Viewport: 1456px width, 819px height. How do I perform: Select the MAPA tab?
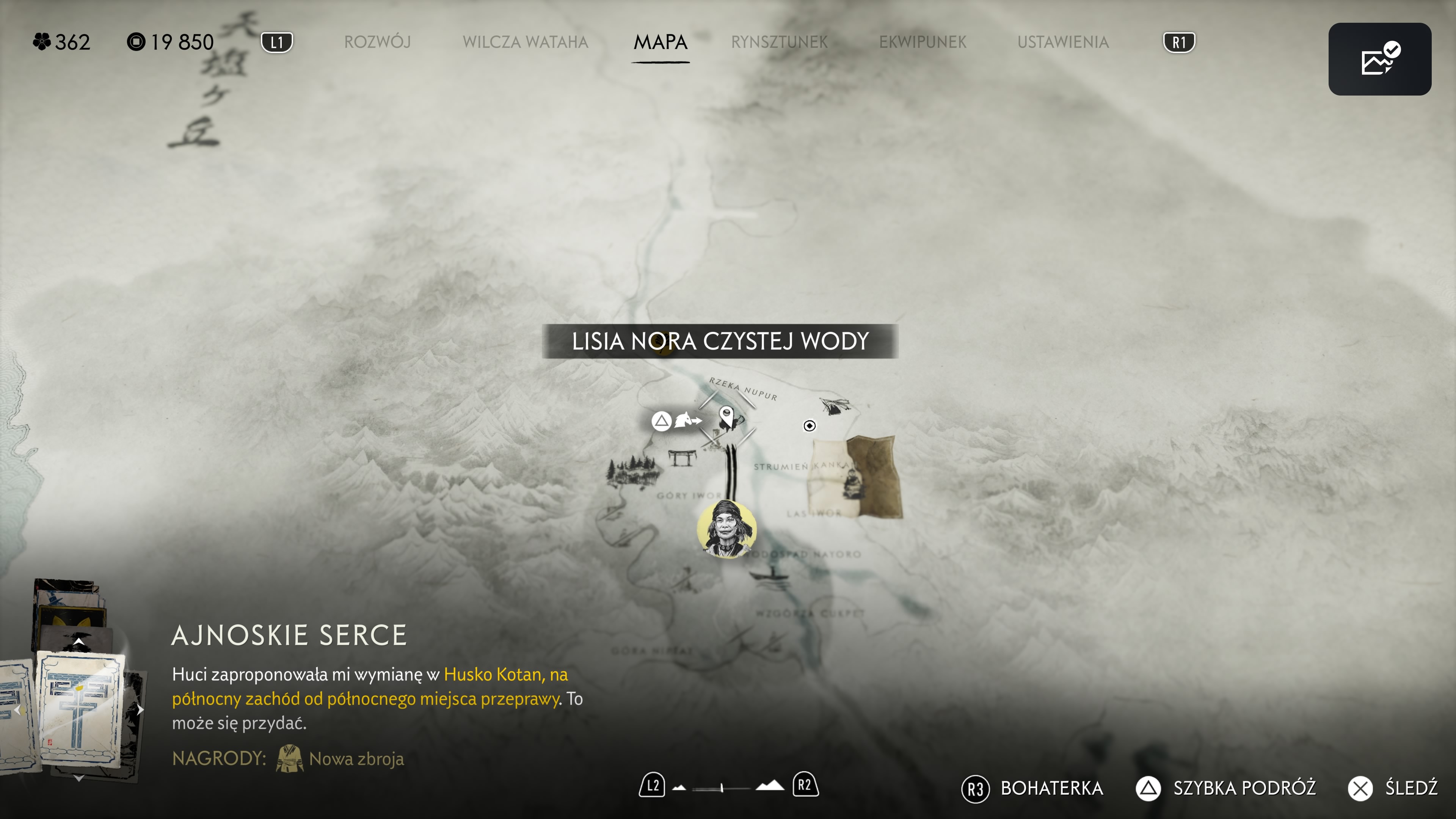tap(660, 42)
